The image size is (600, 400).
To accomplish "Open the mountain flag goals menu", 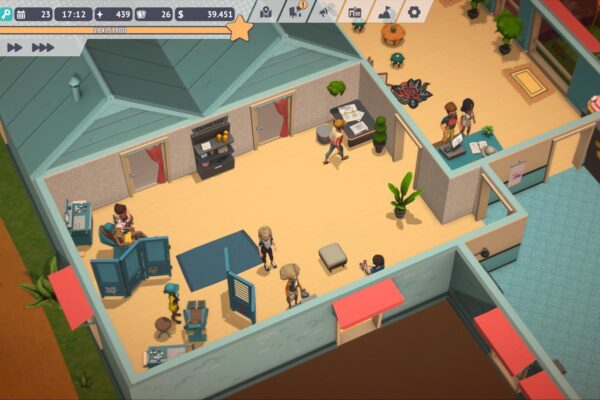I will (385, 12).
